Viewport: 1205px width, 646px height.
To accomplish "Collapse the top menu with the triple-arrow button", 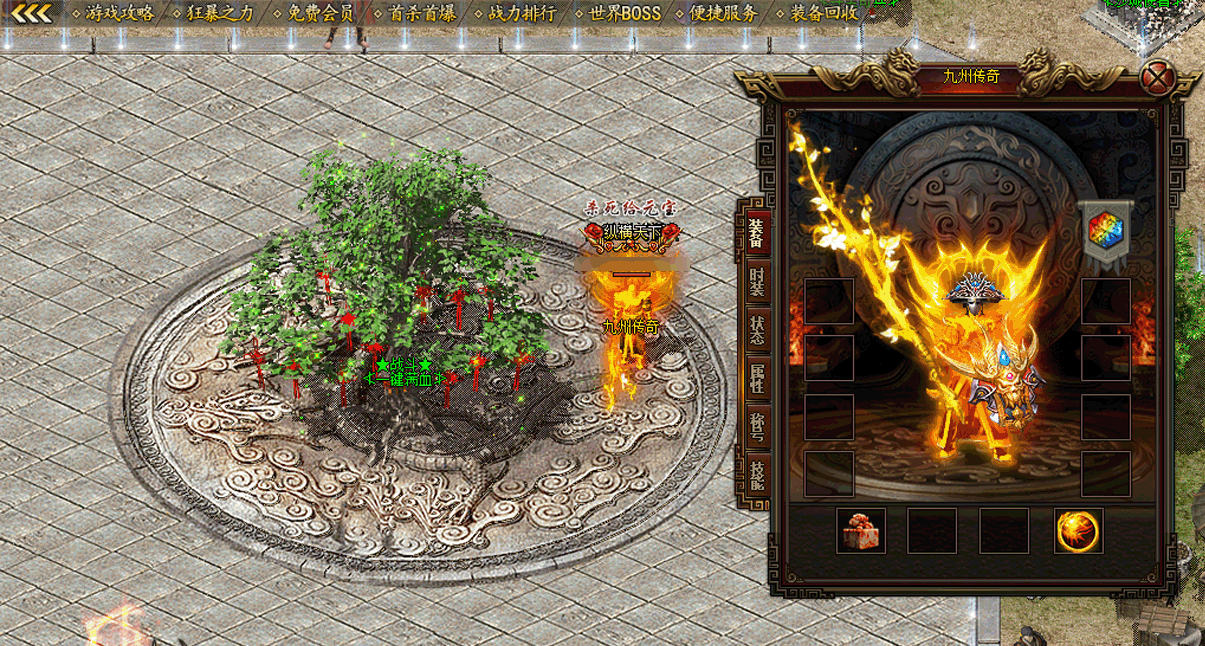I will pyautogui.click(x=30, y=14).
